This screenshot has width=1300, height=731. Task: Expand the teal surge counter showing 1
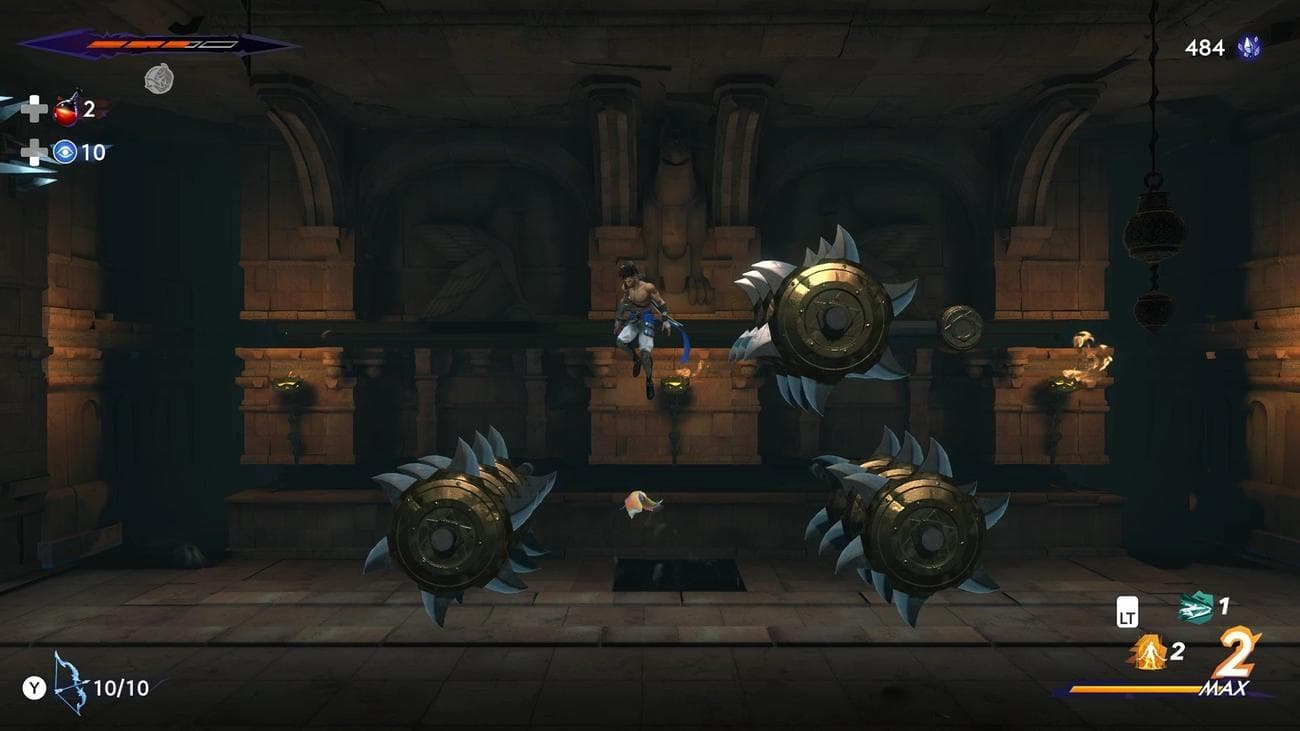[x=1224, y=607]
